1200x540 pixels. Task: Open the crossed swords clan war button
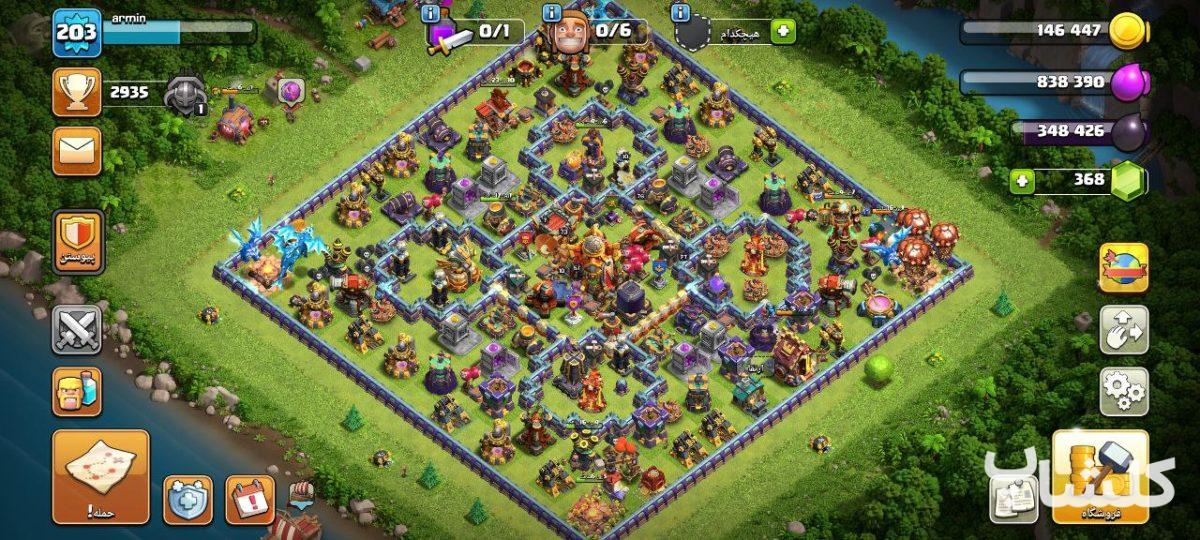77,330
